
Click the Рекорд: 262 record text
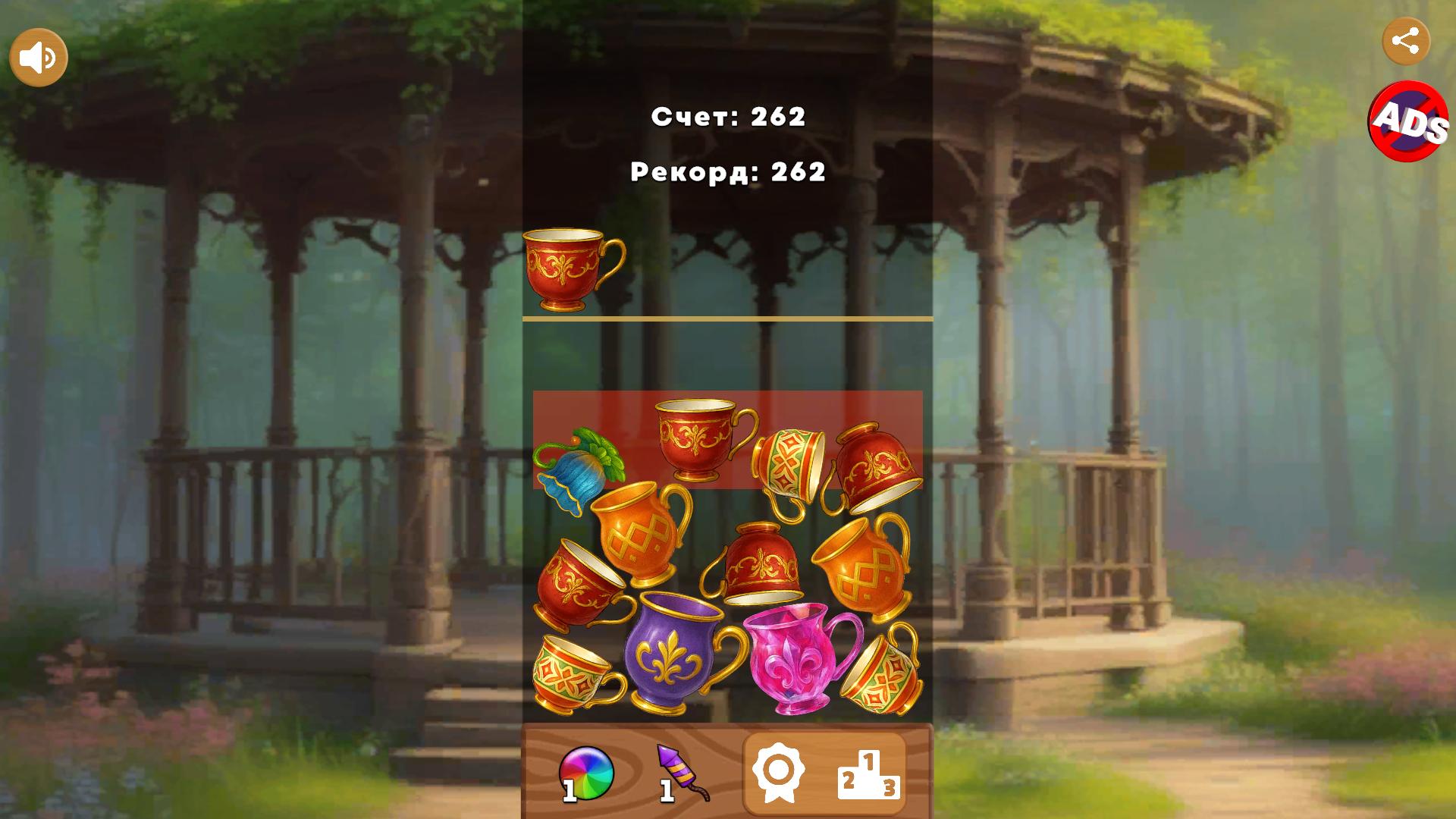727,173
